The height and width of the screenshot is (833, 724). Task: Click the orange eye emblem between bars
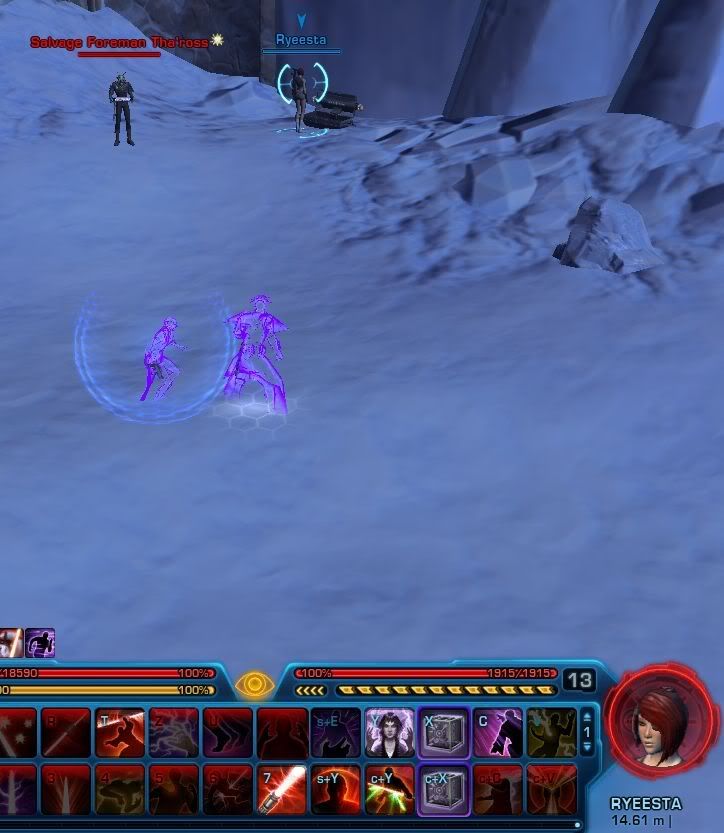click(255, 685)
